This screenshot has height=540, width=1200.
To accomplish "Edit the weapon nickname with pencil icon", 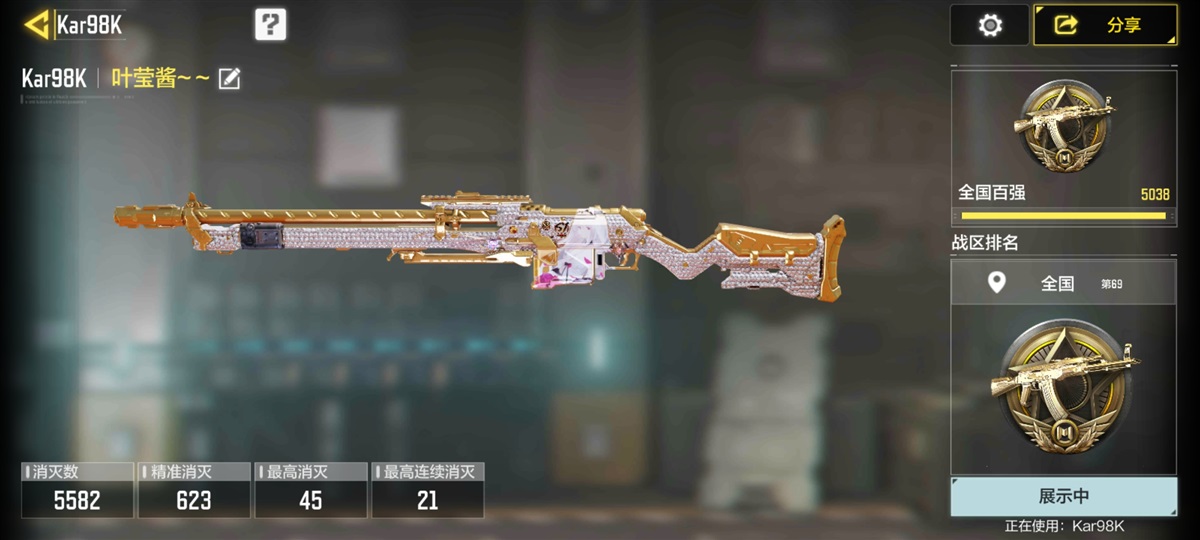I will [x=229, y=78].
